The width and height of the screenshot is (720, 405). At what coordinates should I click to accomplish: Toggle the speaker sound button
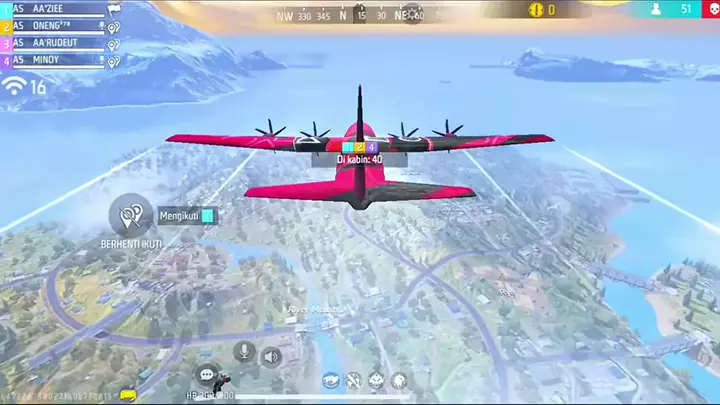[271, 355]
